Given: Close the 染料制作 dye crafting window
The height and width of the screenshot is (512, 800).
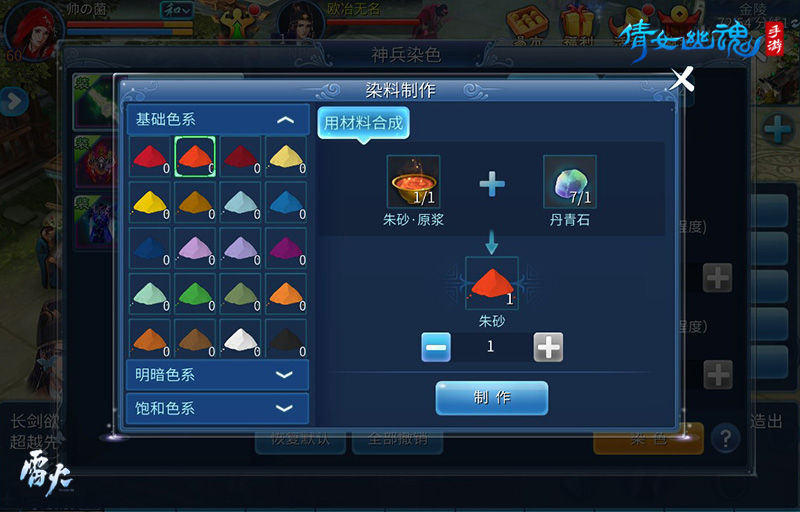Looking at the screenshot, I should point(681,79).
